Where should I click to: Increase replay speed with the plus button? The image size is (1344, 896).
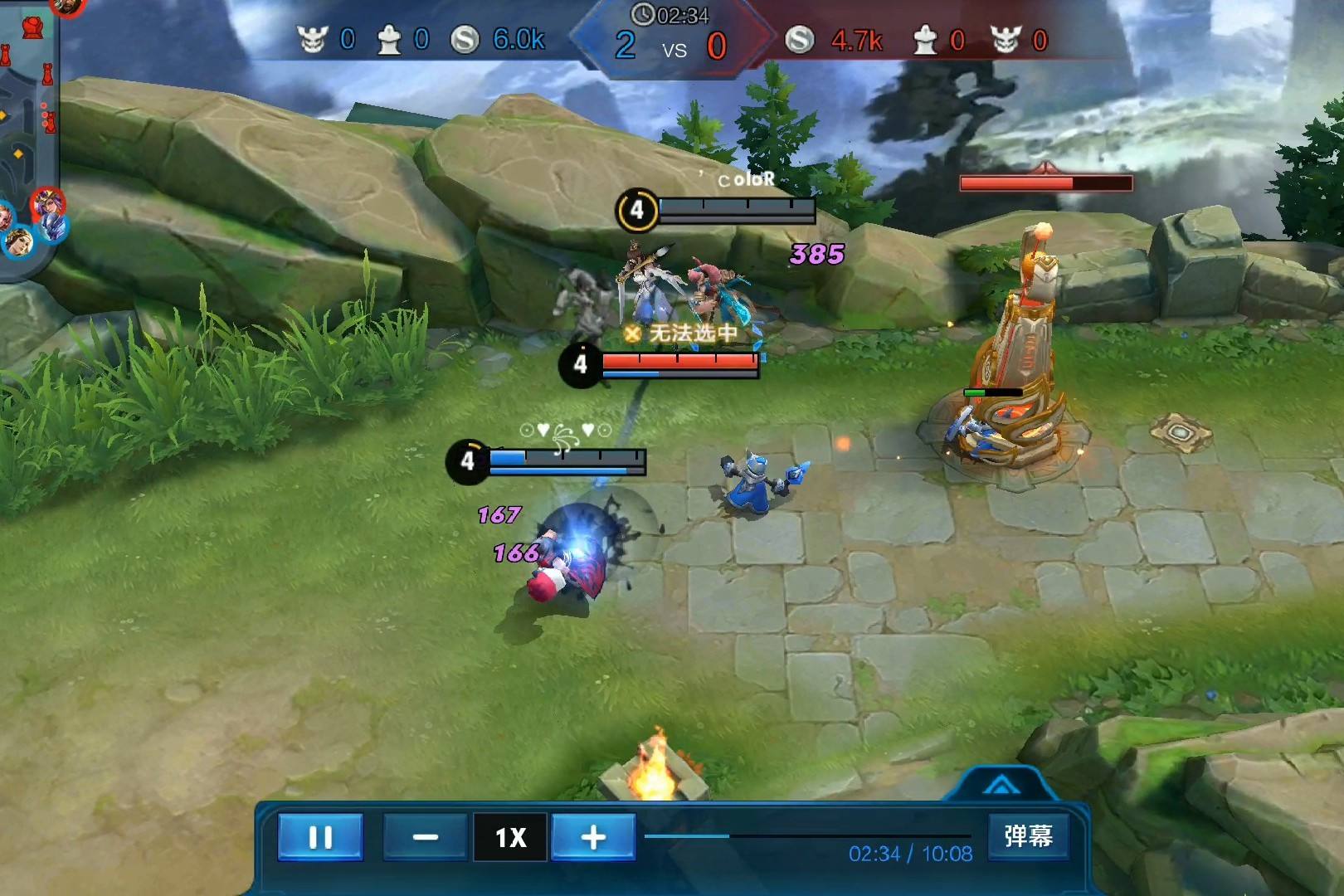(x=593, y=836)
